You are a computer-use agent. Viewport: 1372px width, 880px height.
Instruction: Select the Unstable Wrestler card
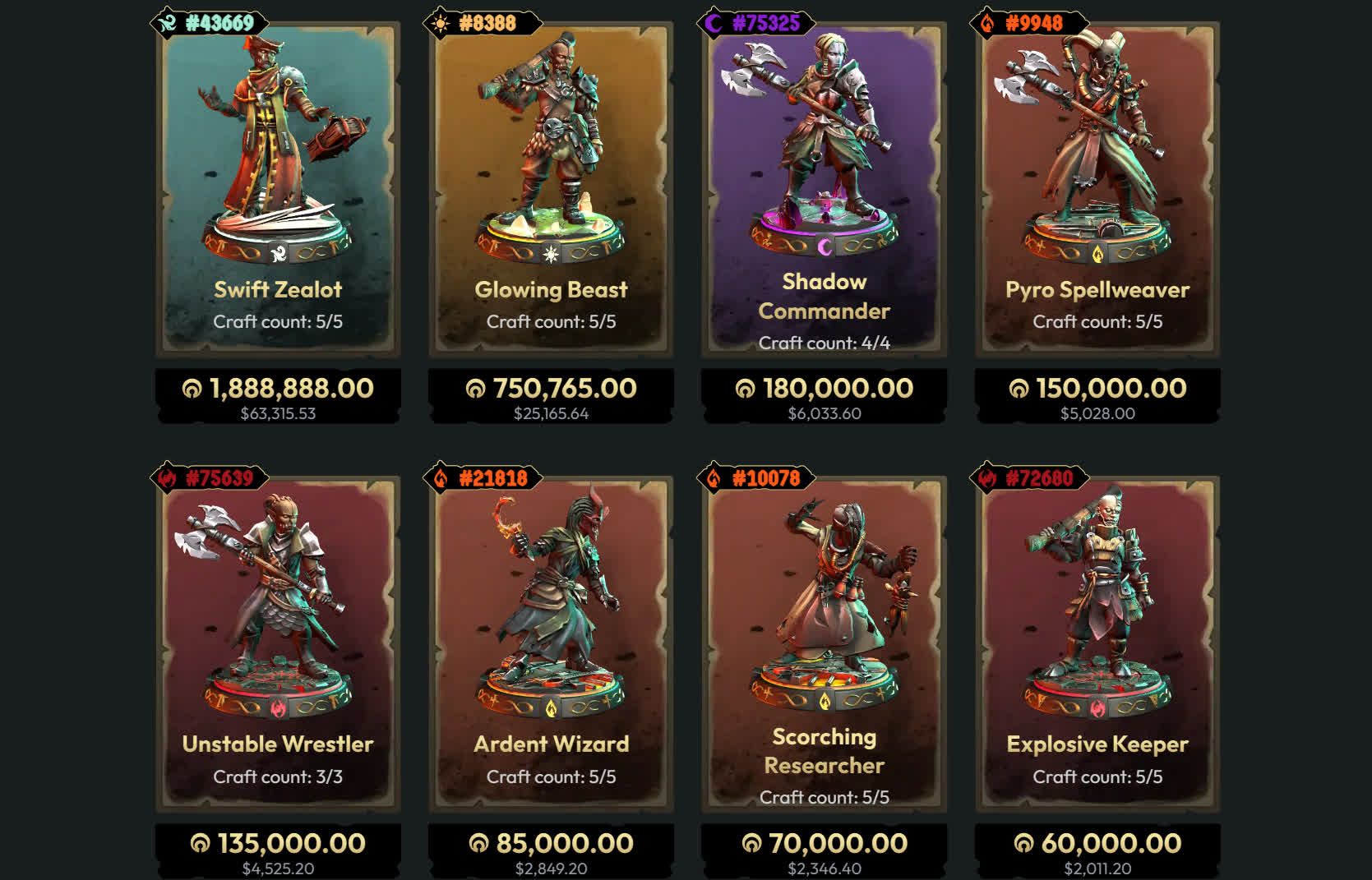[x=278, y=643]
